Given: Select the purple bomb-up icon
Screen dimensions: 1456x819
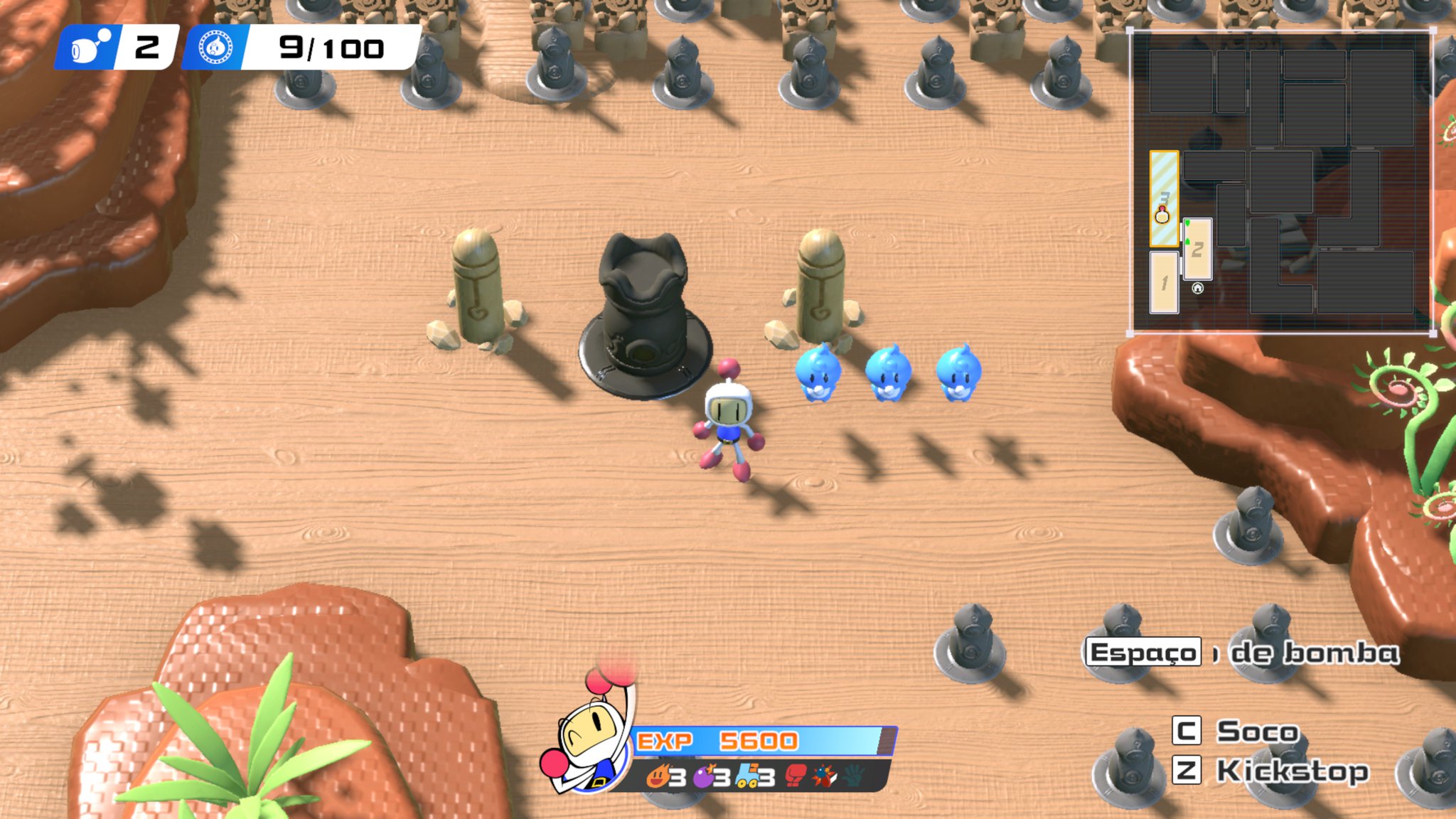Looking at the screenshot, I should point(704,776).
